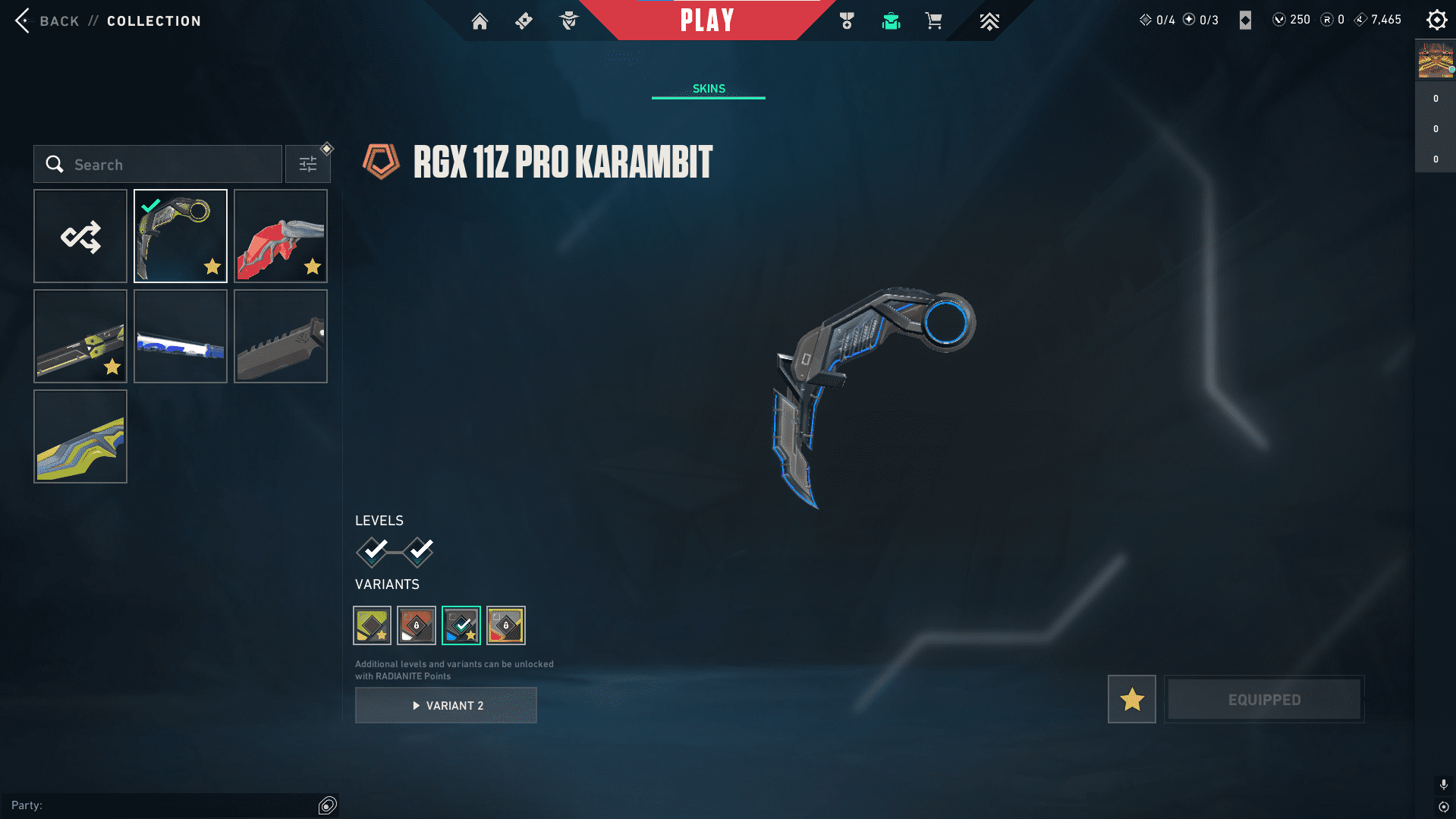
Task: Open the Store shopping cart icon
Action: (x=934, y=20)
